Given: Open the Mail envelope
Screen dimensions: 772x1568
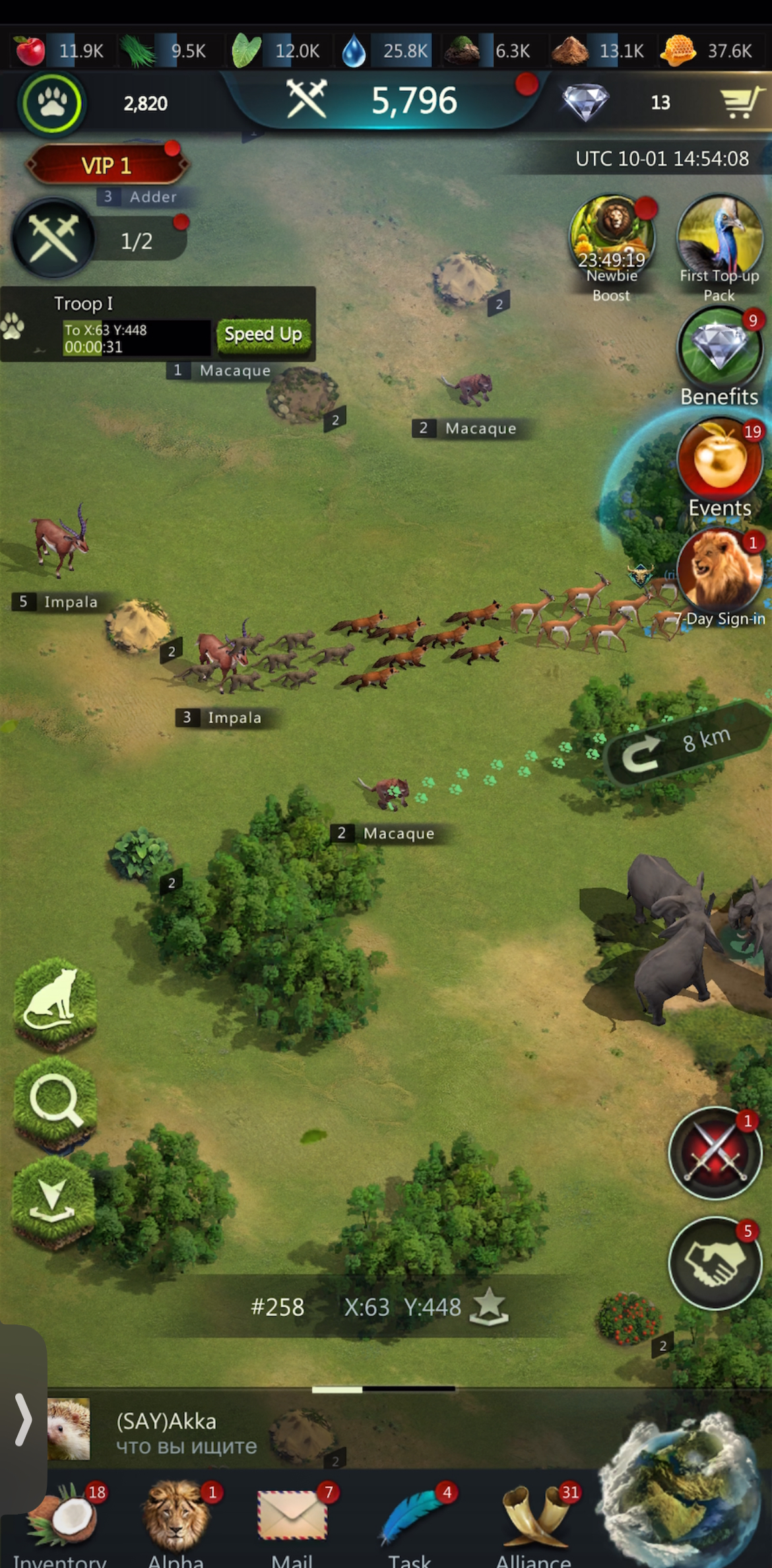Looking at the screenshot, I should (x=293, y=1519).
